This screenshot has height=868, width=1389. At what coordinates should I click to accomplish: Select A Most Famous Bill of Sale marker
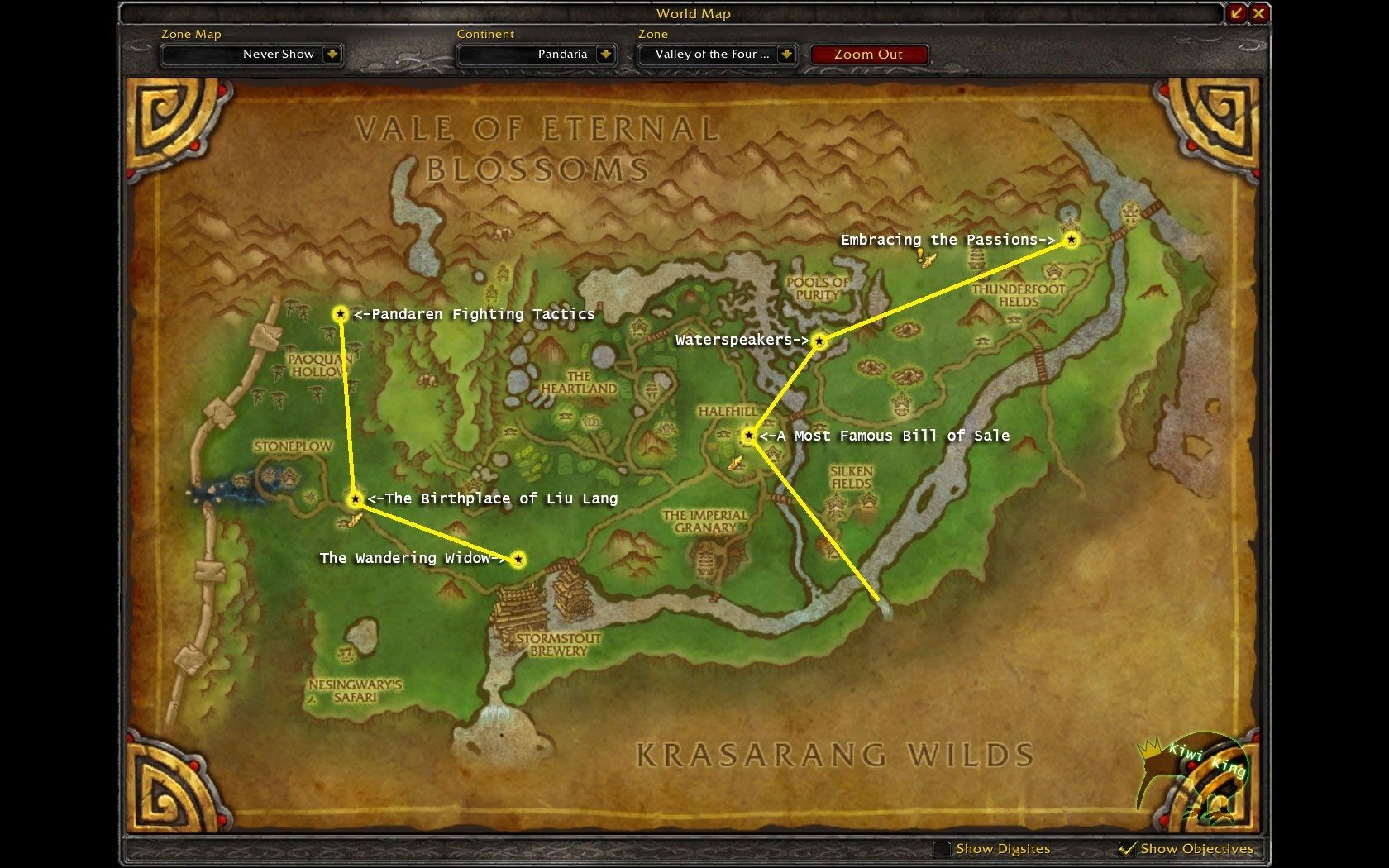[x=748, y=436]
